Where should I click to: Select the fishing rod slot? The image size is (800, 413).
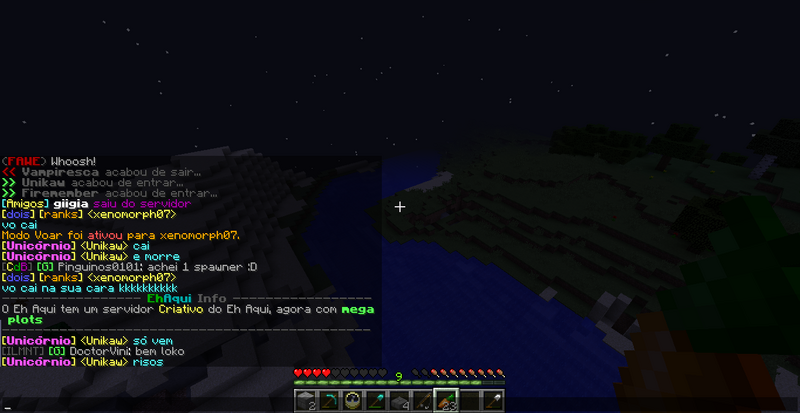tap(423, 401)
